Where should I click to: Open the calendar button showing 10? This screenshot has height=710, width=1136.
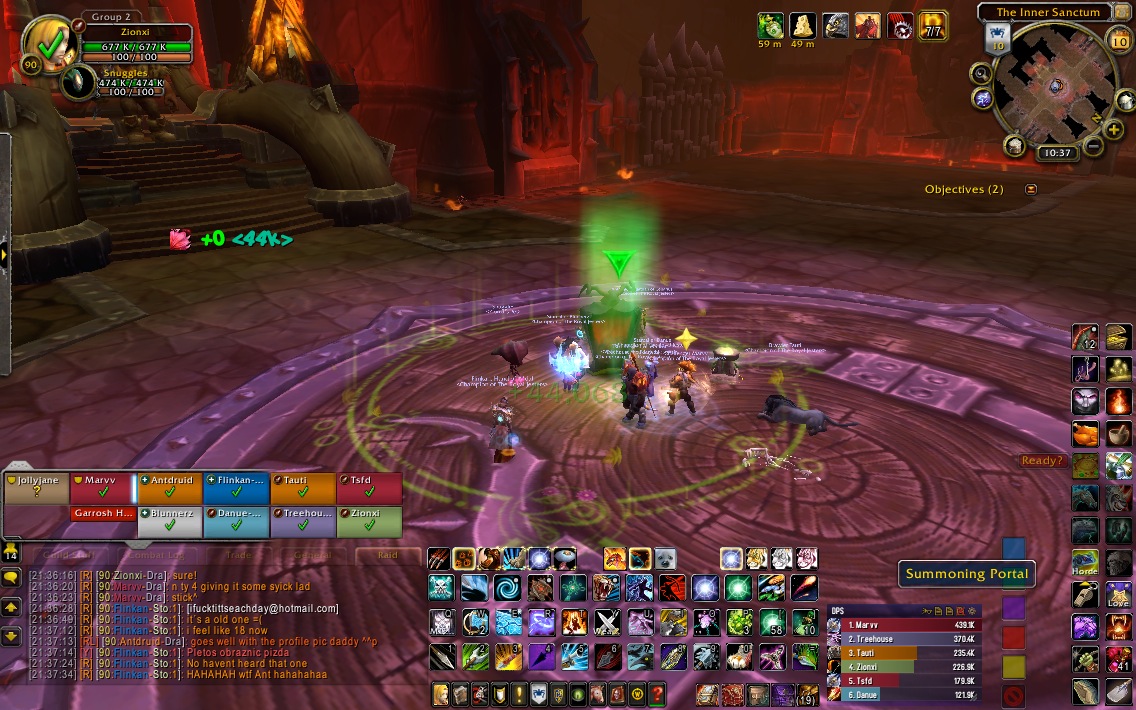(x=1120, y=41)
